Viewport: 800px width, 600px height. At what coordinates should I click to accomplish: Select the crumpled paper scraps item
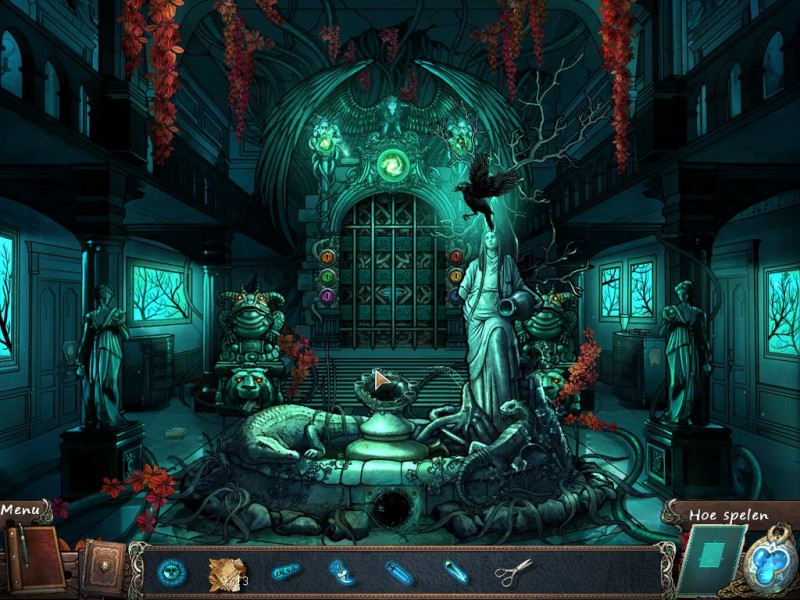click(227, 573)
